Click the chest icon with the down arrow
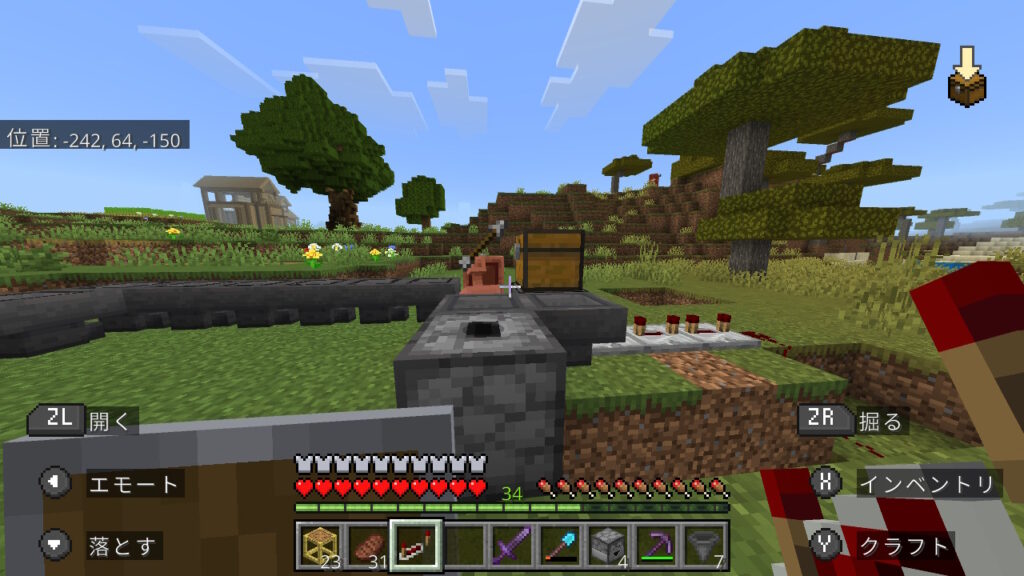This screenshot has width=1024, height=576. click(967, 76)
